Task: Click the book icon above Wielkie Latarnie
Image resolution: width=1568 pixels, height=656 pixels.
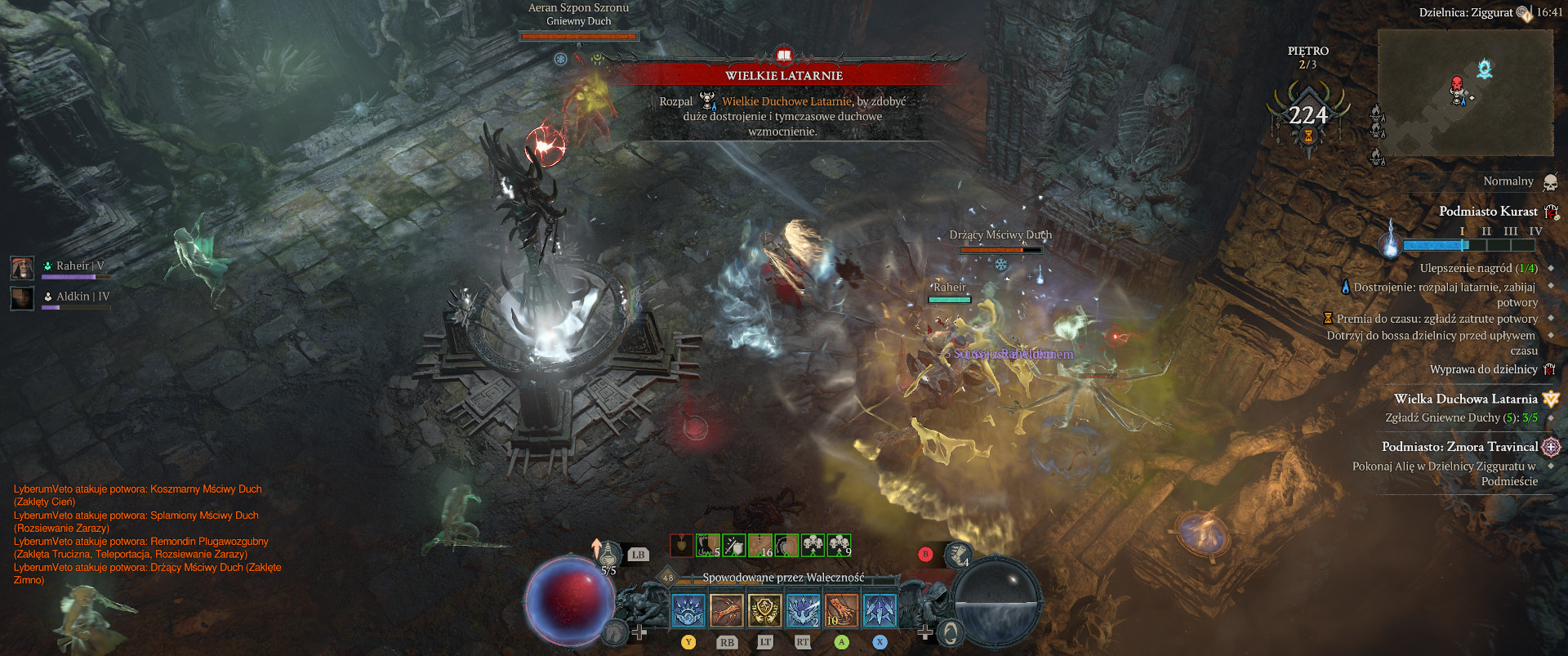Action: [x=784, y=56]
